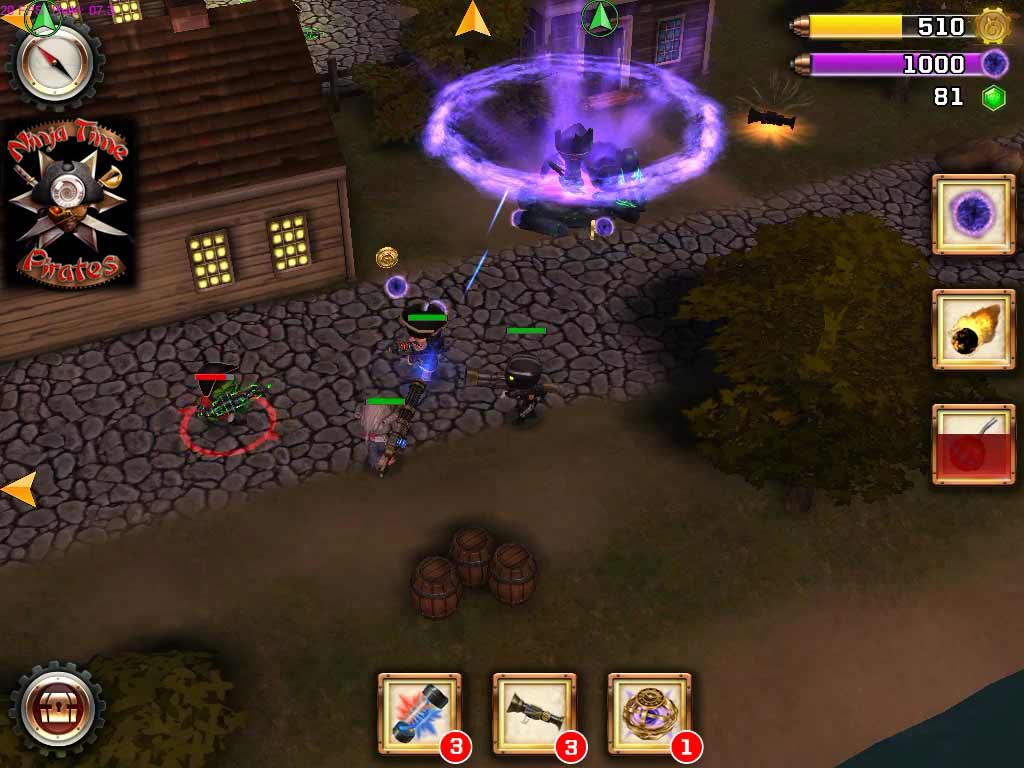Use the golden gyroscope item
This screenshot has width=1024, height=768.
click(x=649, y=712)
